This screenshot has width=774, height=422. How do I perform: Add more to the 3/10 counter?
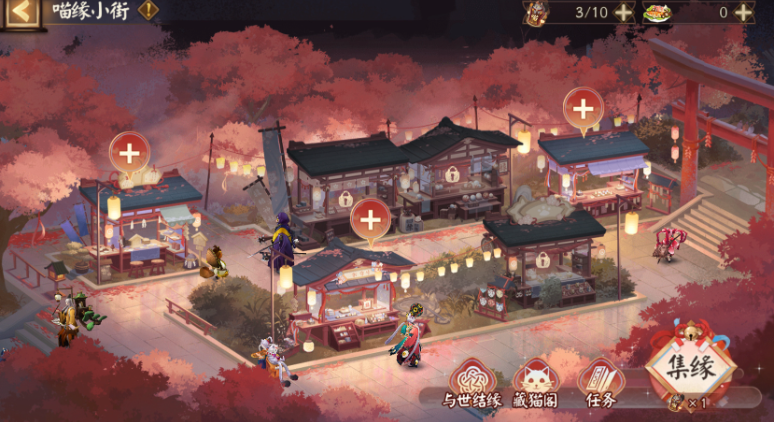623,12
